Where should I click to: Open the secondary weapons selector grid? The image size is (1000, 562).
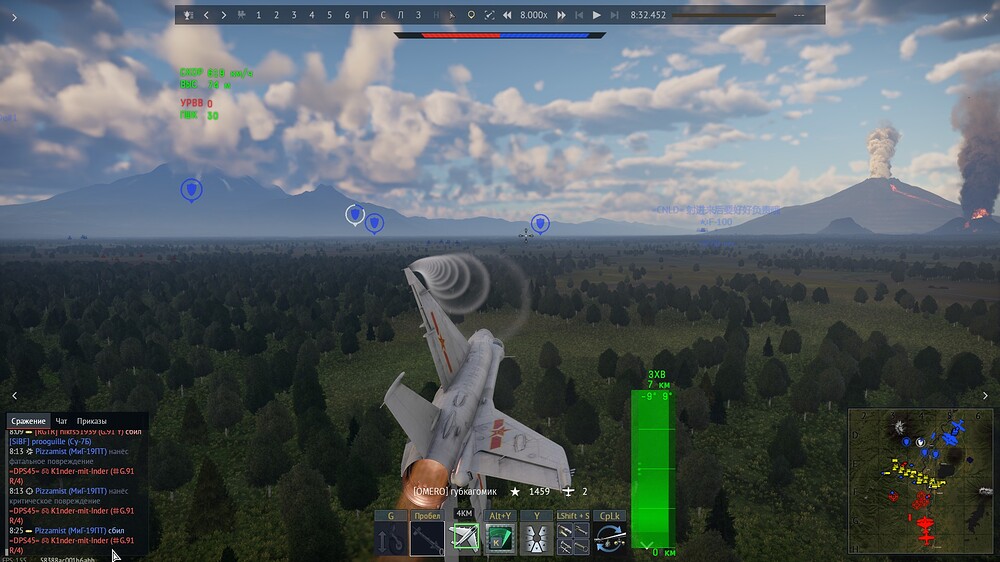coord(573,539)
